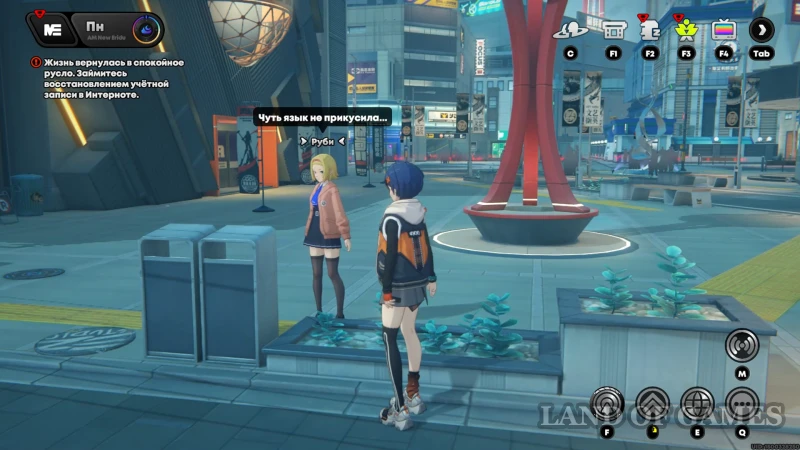This screenshot has height=450, width=800.
Task: Open the globe icon button
Action: point(697,406)
